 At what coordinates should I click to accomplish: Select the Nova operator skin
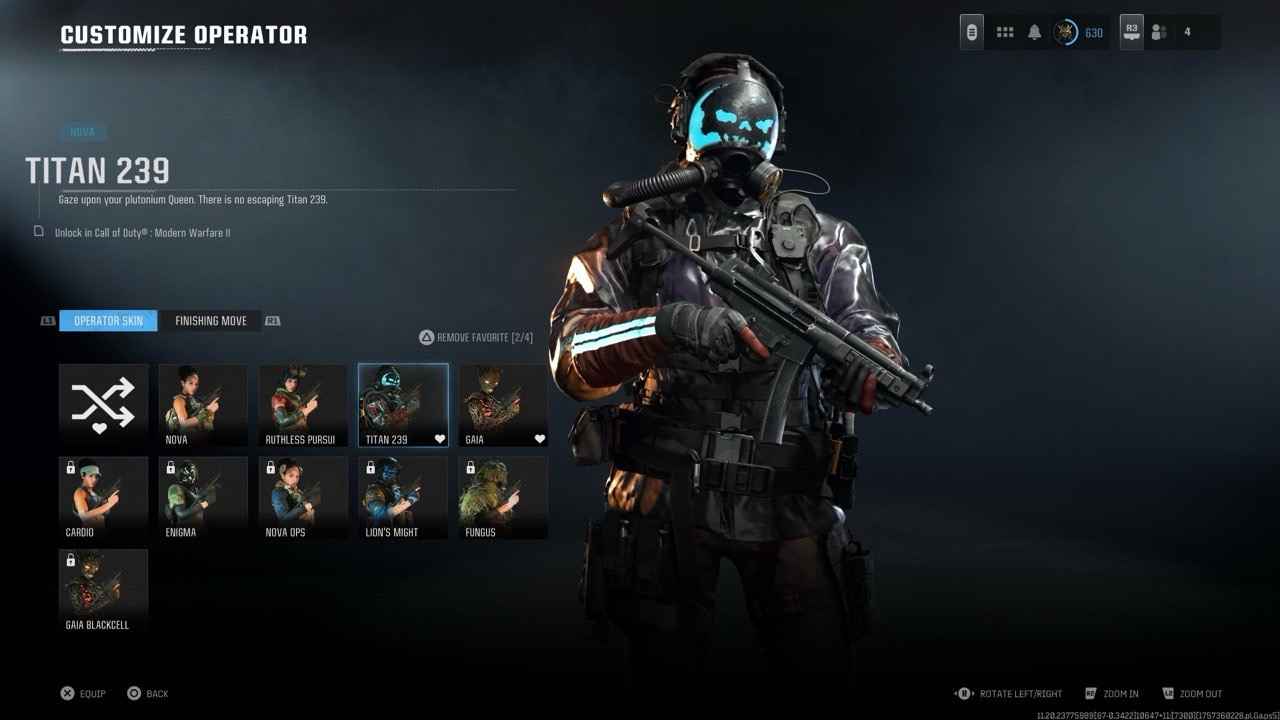click(x=203, y=404)
